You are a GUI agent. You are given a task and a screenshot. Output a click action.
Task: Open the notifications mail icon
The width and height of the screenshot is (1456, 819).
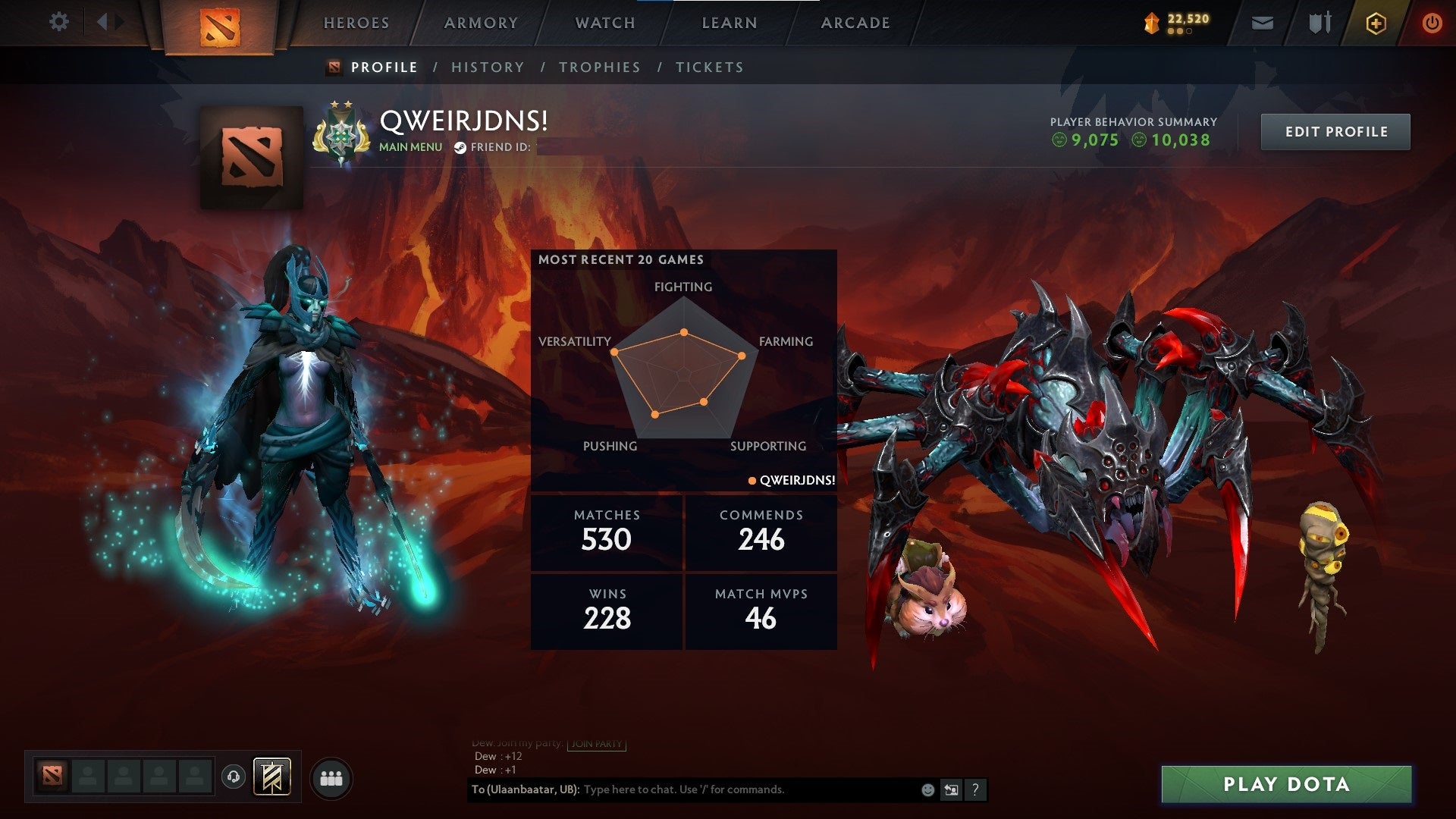coord(1263,23)
